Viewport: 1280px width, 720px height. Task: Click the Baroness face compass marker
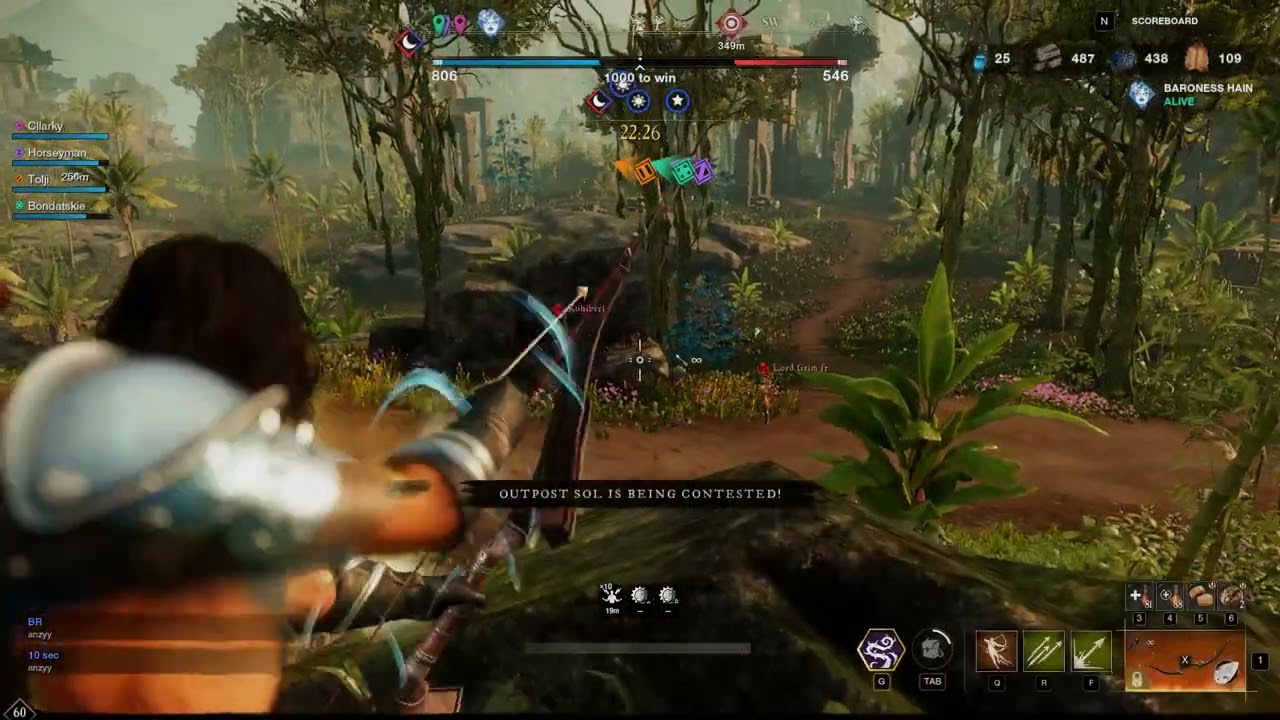[490, 23]
